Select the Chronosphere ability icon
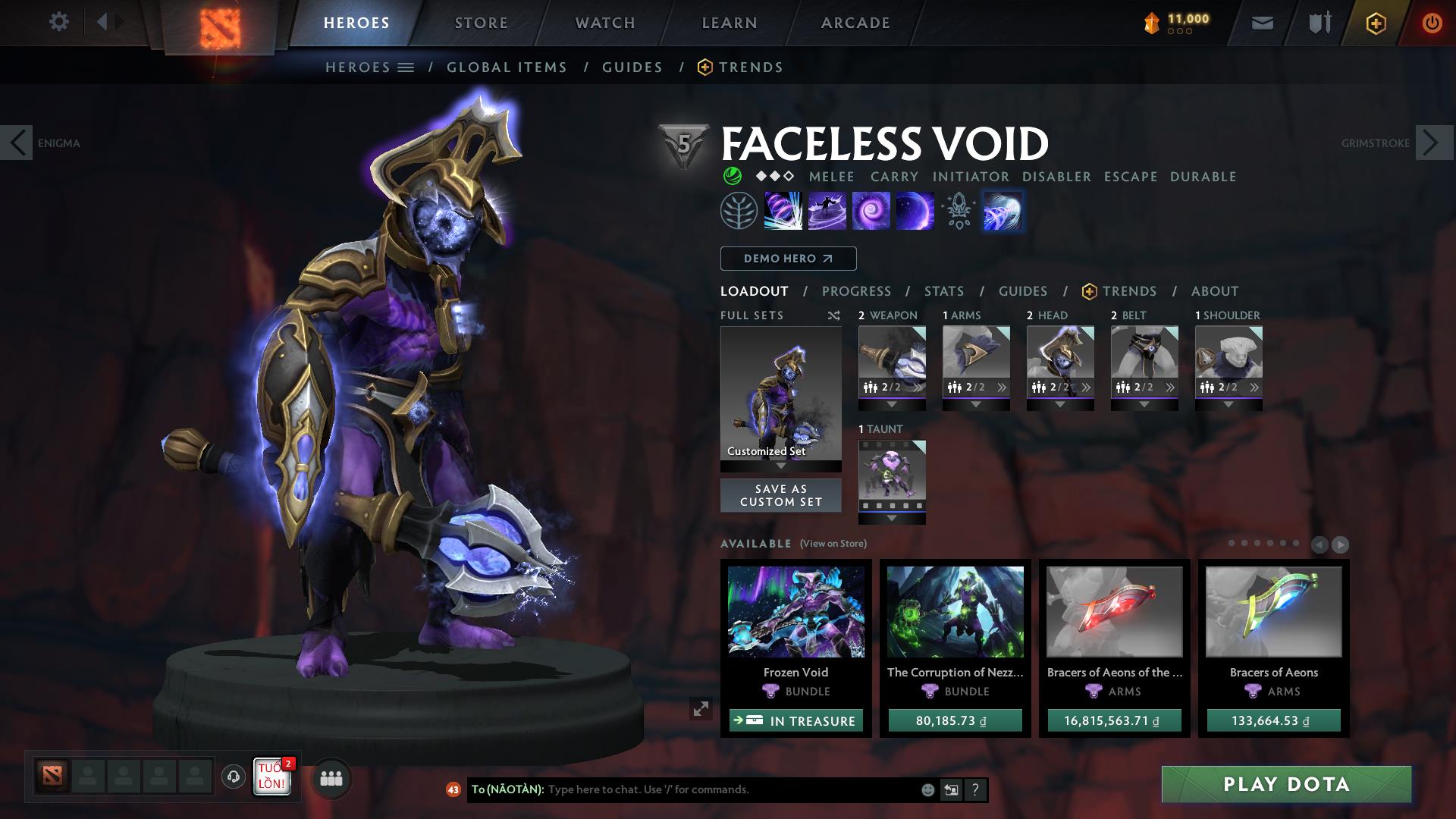This screenshot has width=1456, height=819. click(915, 212)
